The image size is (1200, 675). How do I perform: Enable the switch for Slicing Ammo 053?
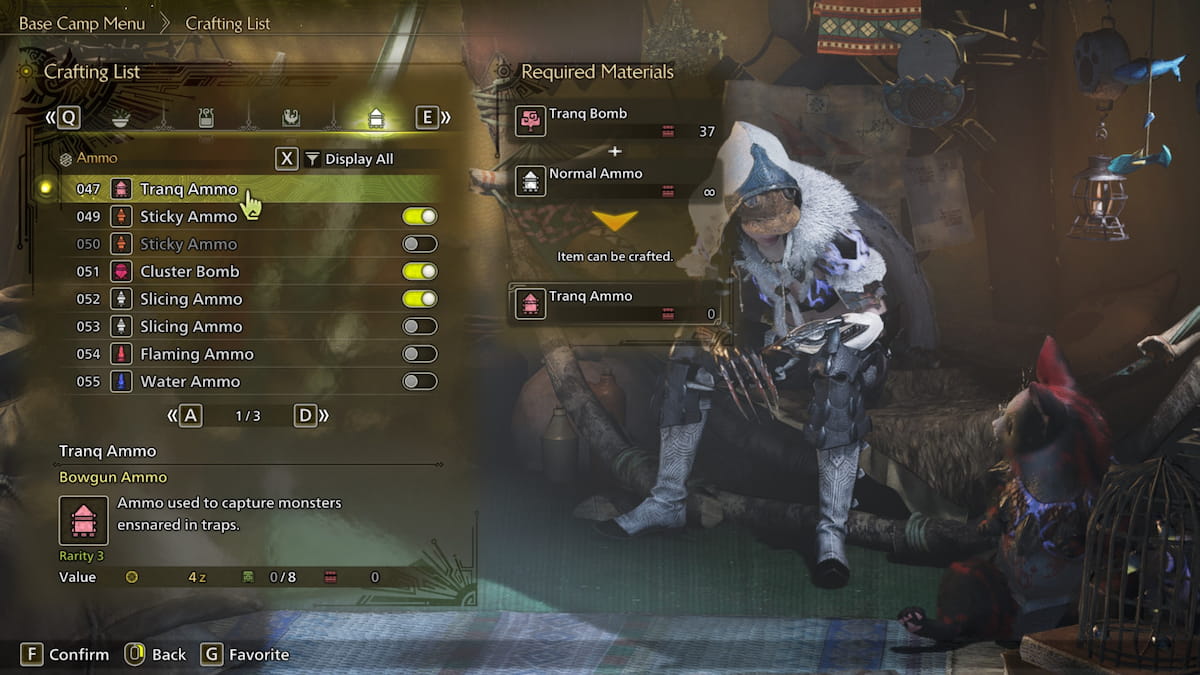tap(419, 326)
